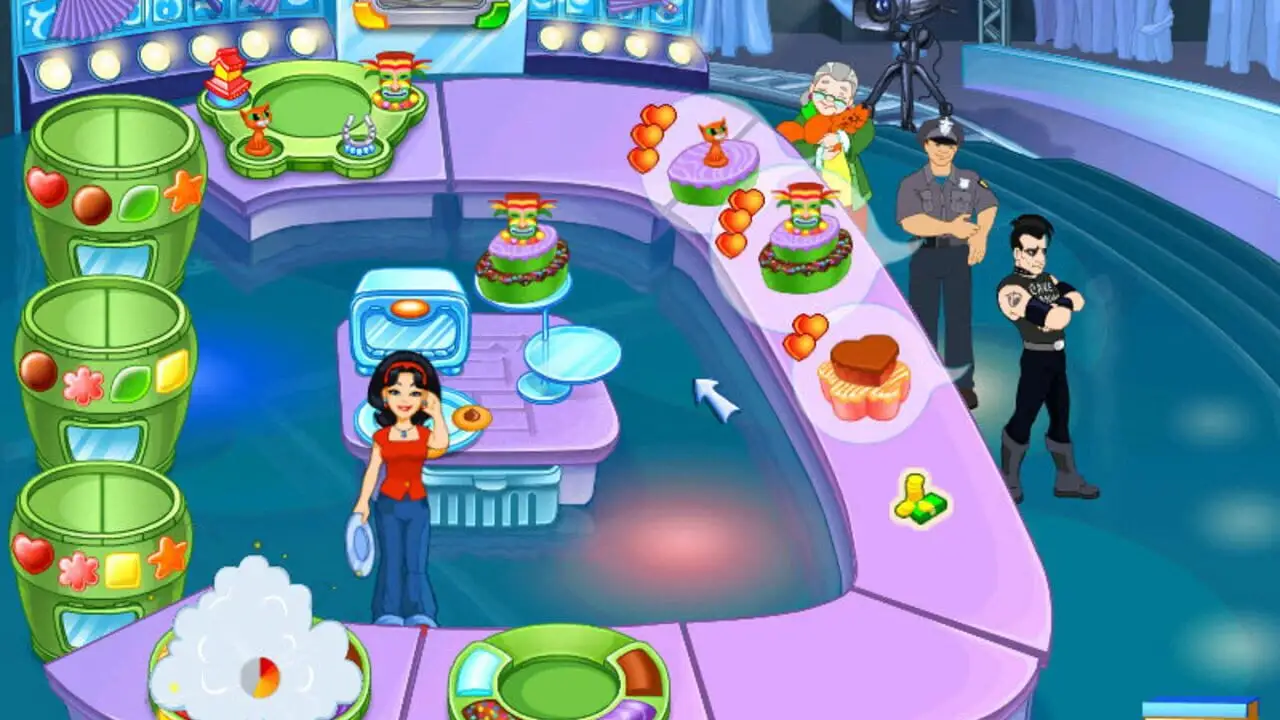Click the green leaf on the middle barrel

(x=130, y=384)
